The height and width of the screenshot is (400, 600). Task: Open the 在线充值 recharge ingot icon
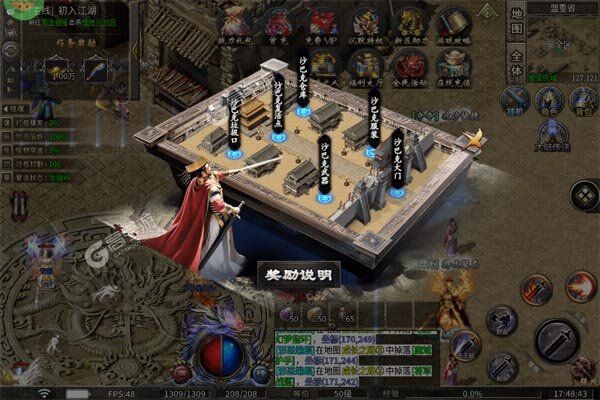pos(454,63)
